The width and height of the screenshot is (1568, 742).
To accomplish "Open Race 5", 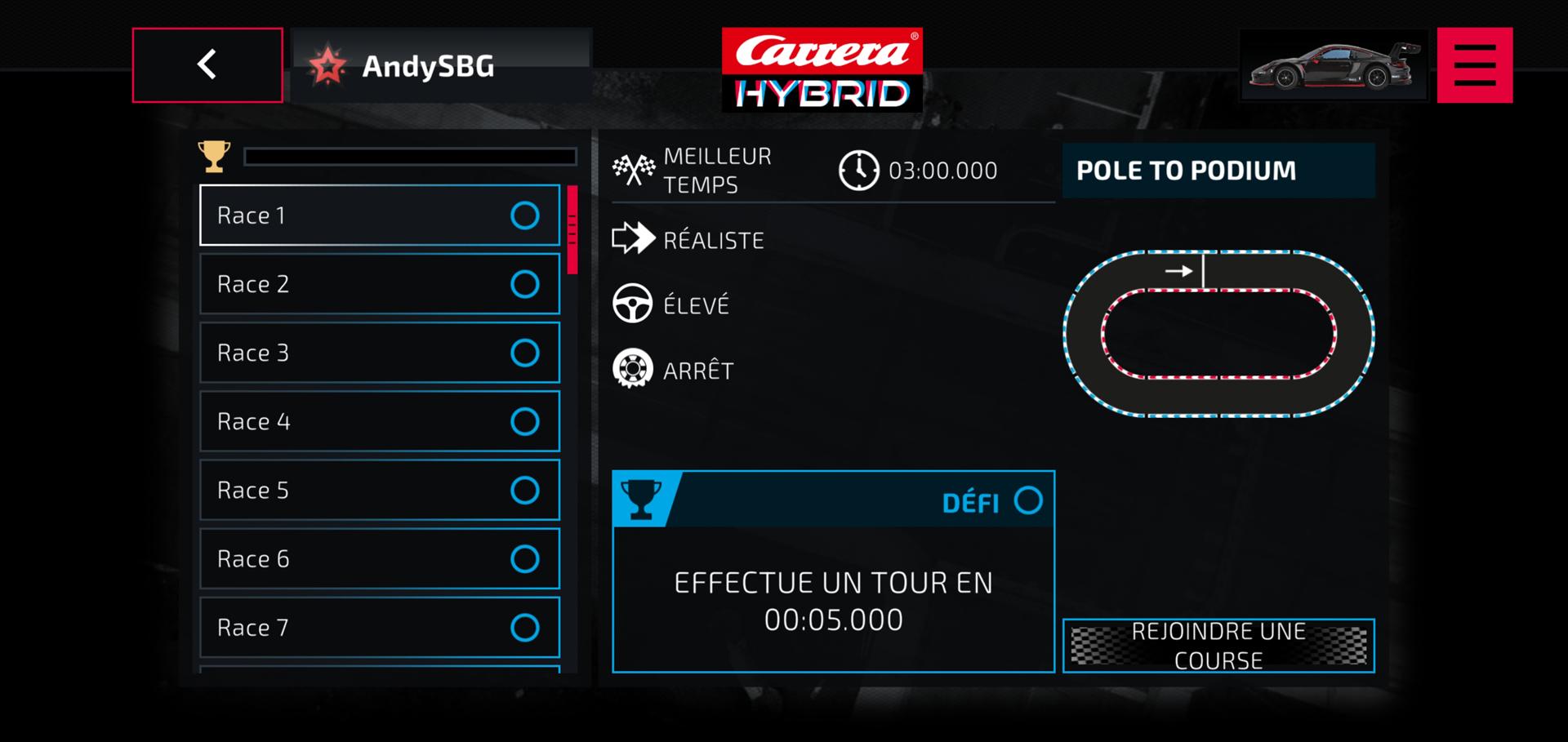I will pyautogui.click(x=380, y=490).
